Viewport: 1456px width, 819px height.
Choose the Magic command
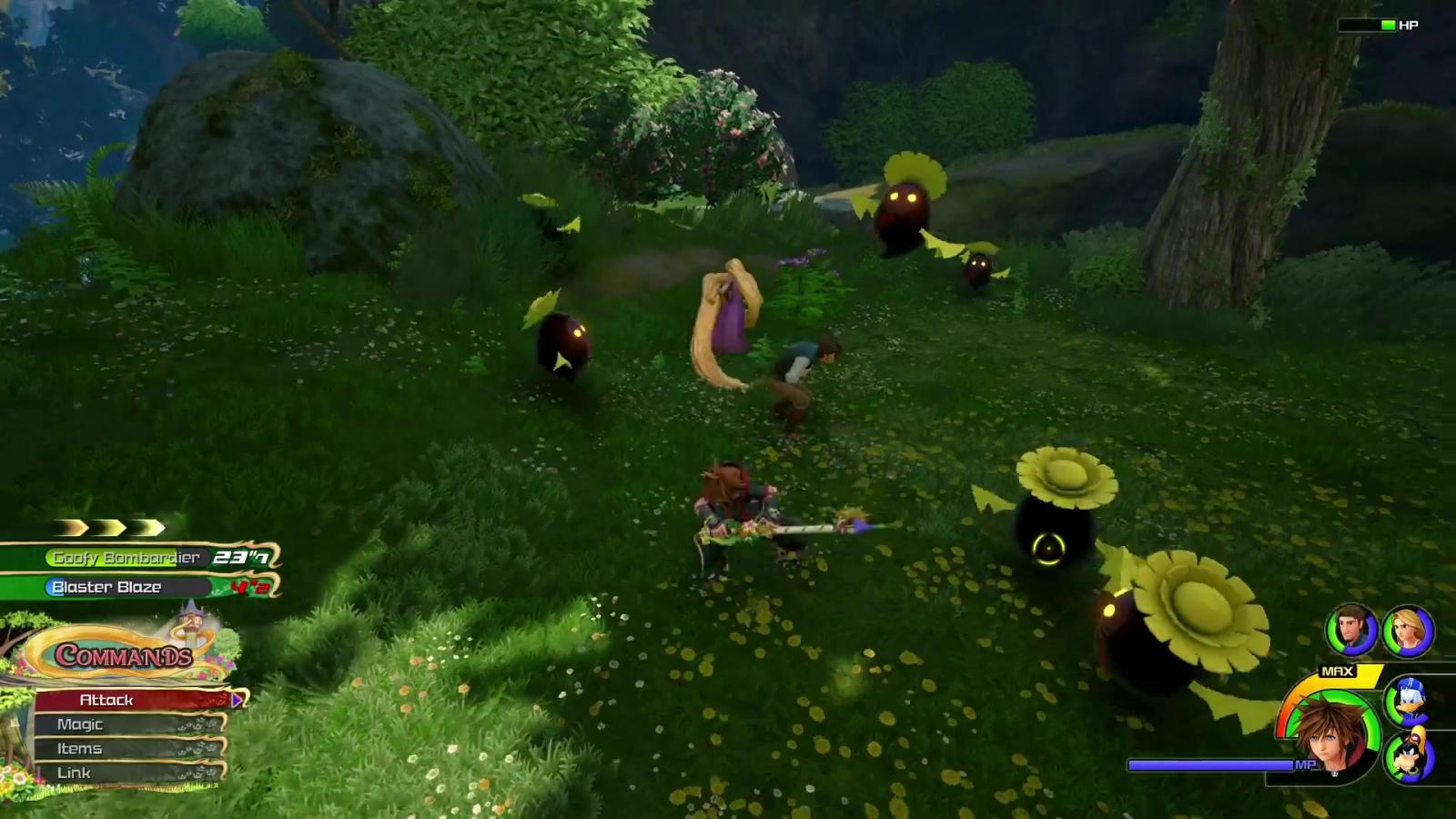126,724
